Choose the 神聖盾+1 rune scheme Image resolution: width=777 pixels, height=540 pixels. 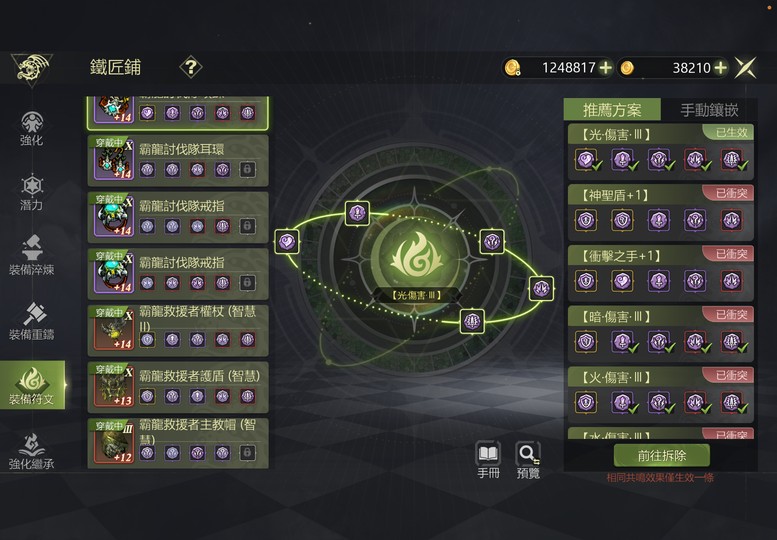point(660,210)
